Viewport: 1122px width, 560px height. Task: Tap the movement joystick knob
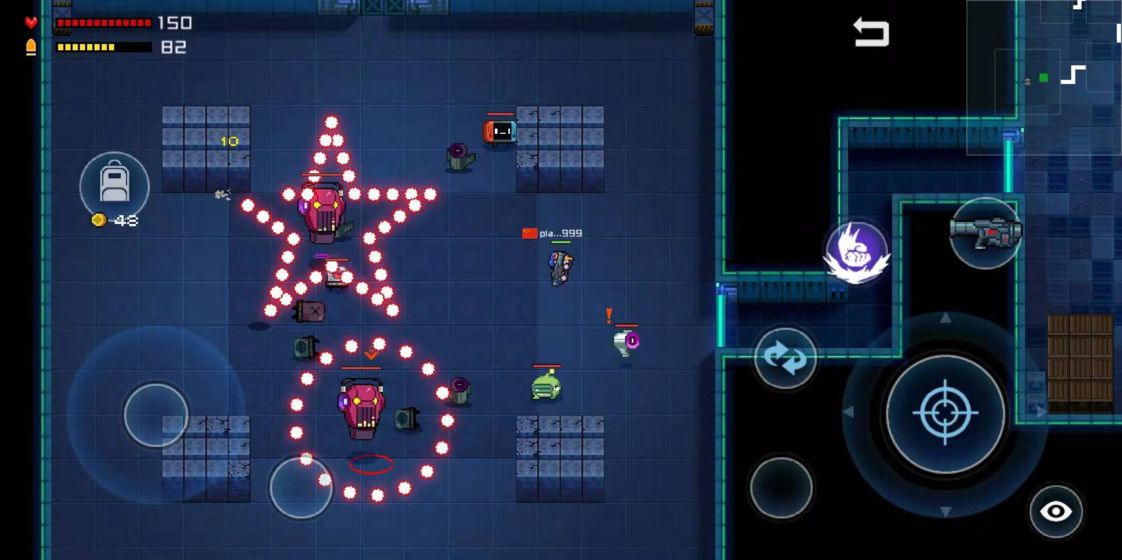156,414
